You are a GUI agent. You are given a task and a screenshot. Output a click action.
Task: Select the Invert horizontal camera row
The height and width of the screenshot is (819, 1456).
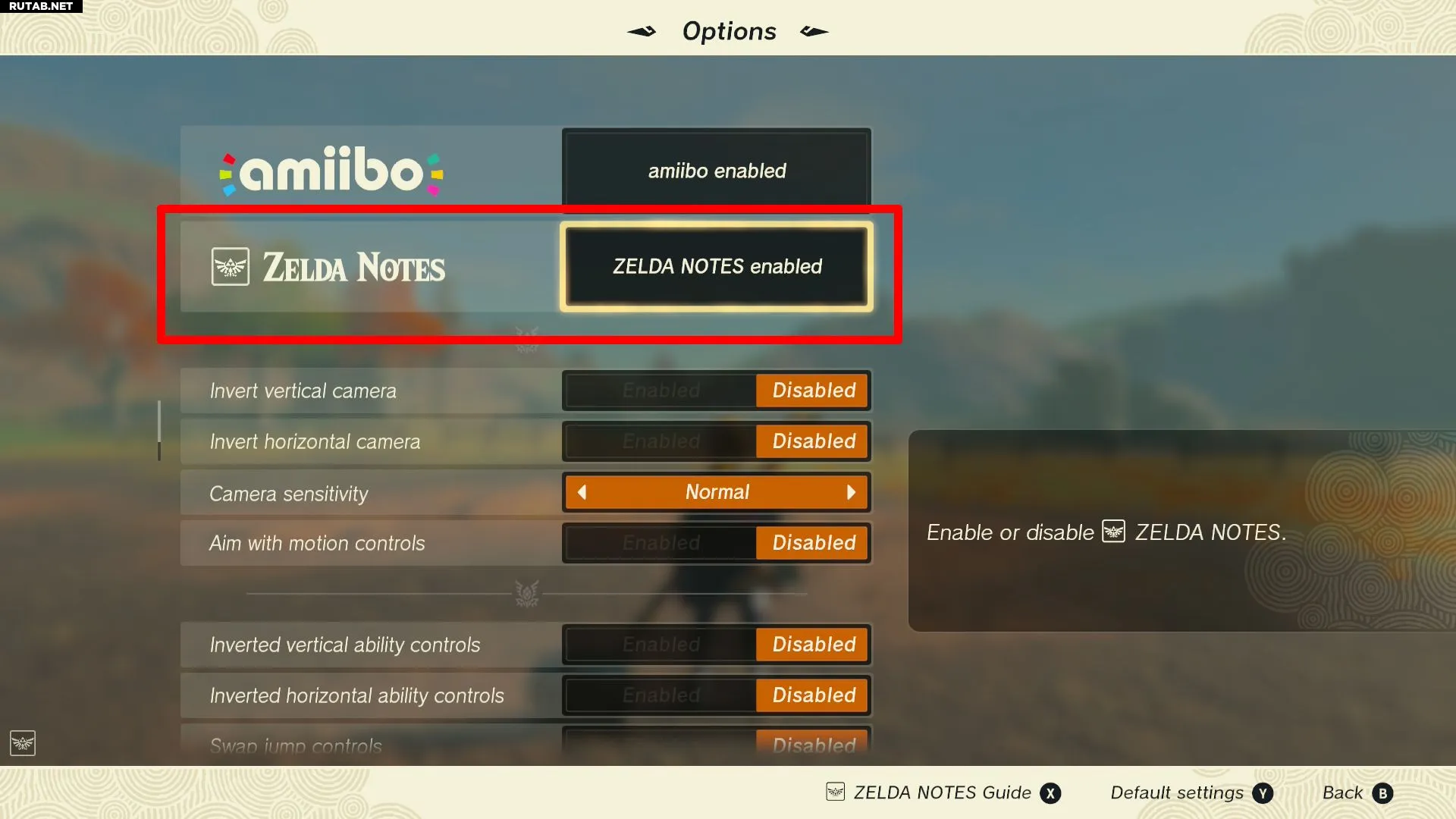(315, 442)
